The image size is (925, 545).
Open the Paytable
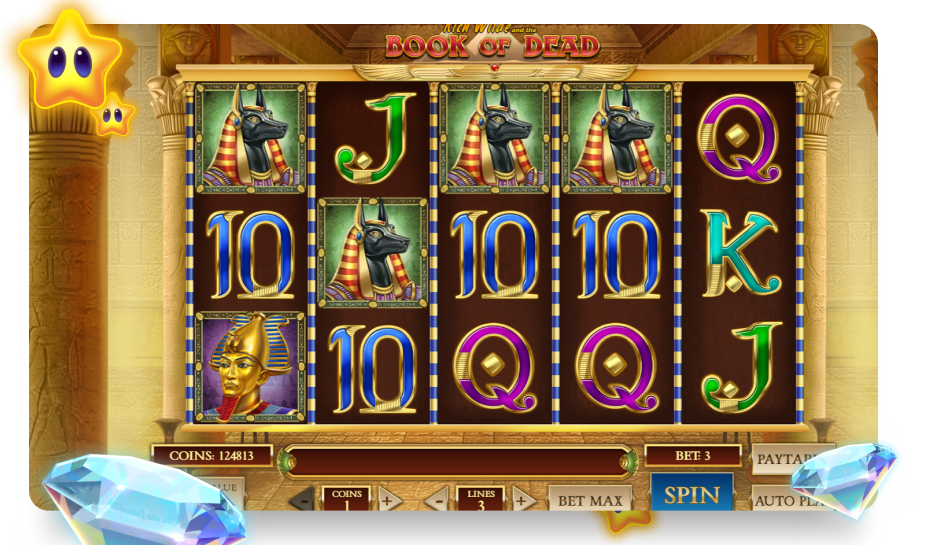[x=784, y=459]
